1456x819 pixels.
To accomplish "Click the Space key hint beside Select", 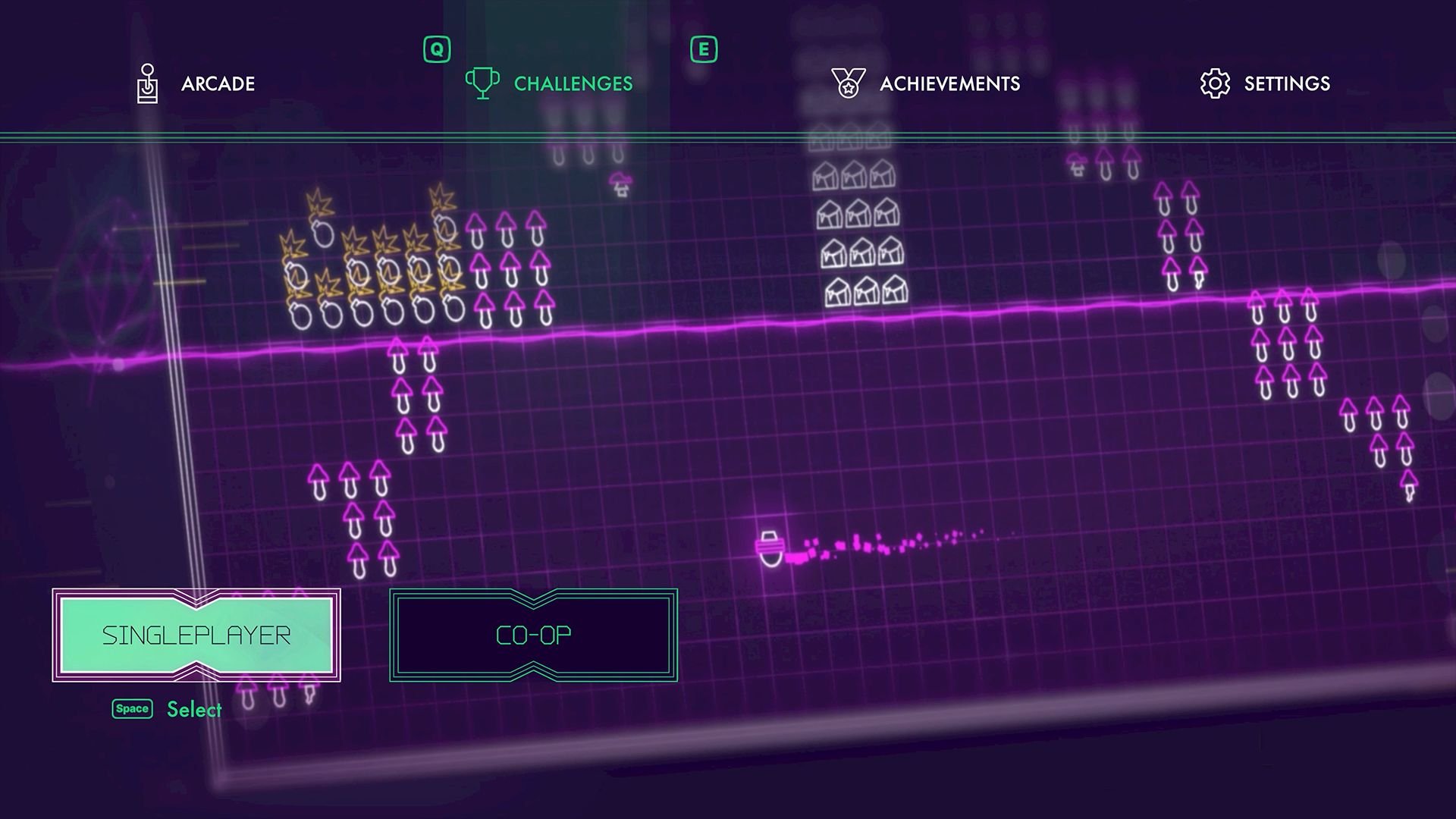I will tap(131, 708).
